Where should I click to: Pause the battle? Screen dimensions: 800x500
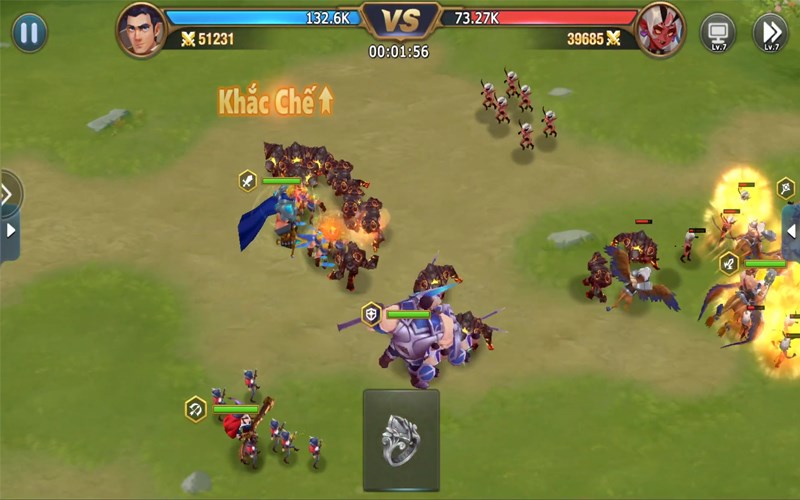click(30, 32)
